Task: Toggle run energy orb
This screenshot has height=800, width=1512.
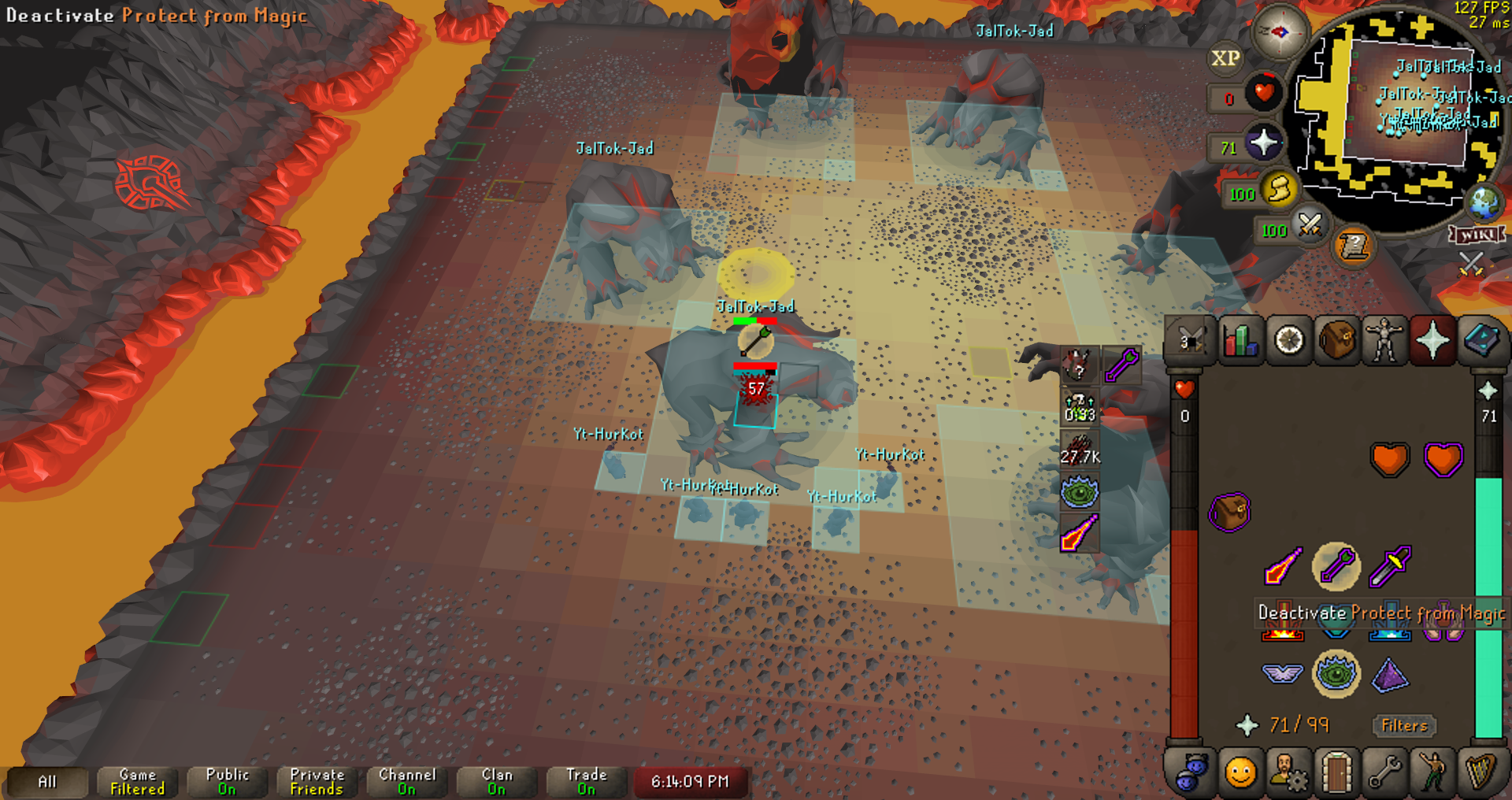Action: coord(1278,191)
